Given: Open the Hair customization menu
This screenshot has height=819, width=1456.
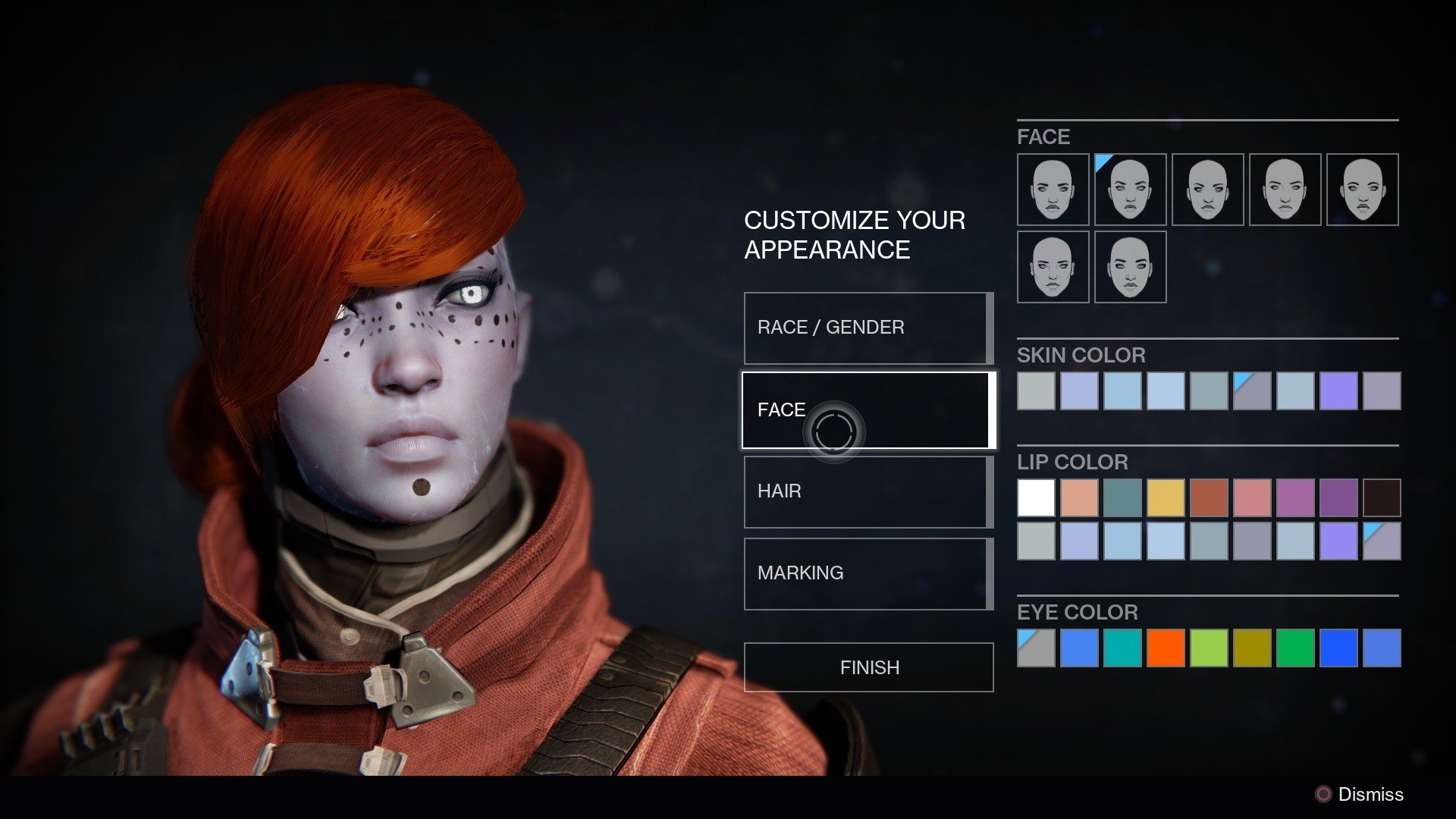Looking at the screenshot, I should tap(868, 491).
